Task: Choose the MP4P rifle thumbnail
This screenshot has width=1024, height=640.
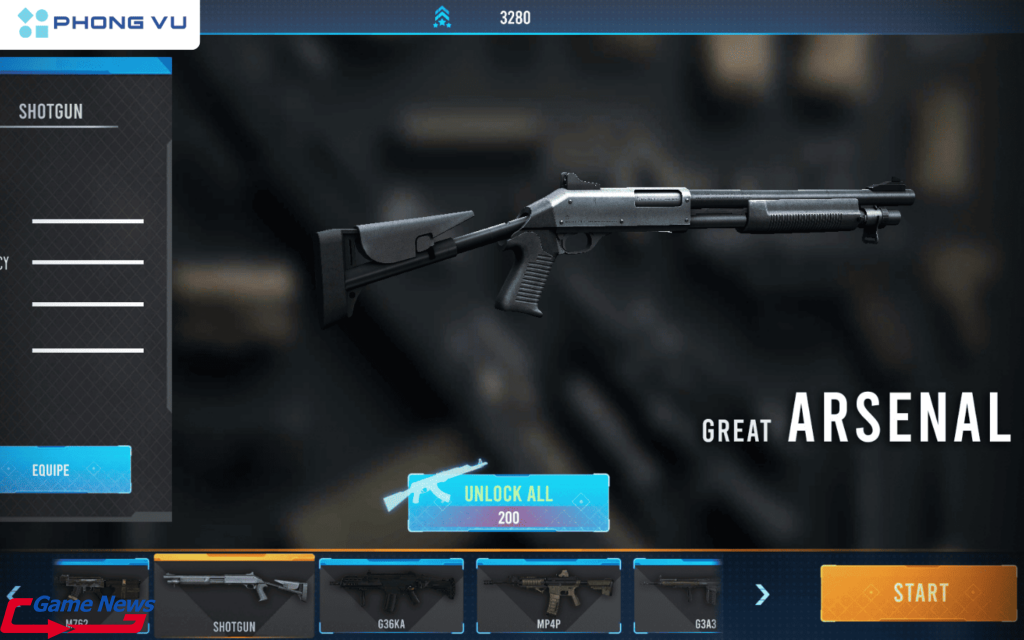Action: (x=548, y=597)
